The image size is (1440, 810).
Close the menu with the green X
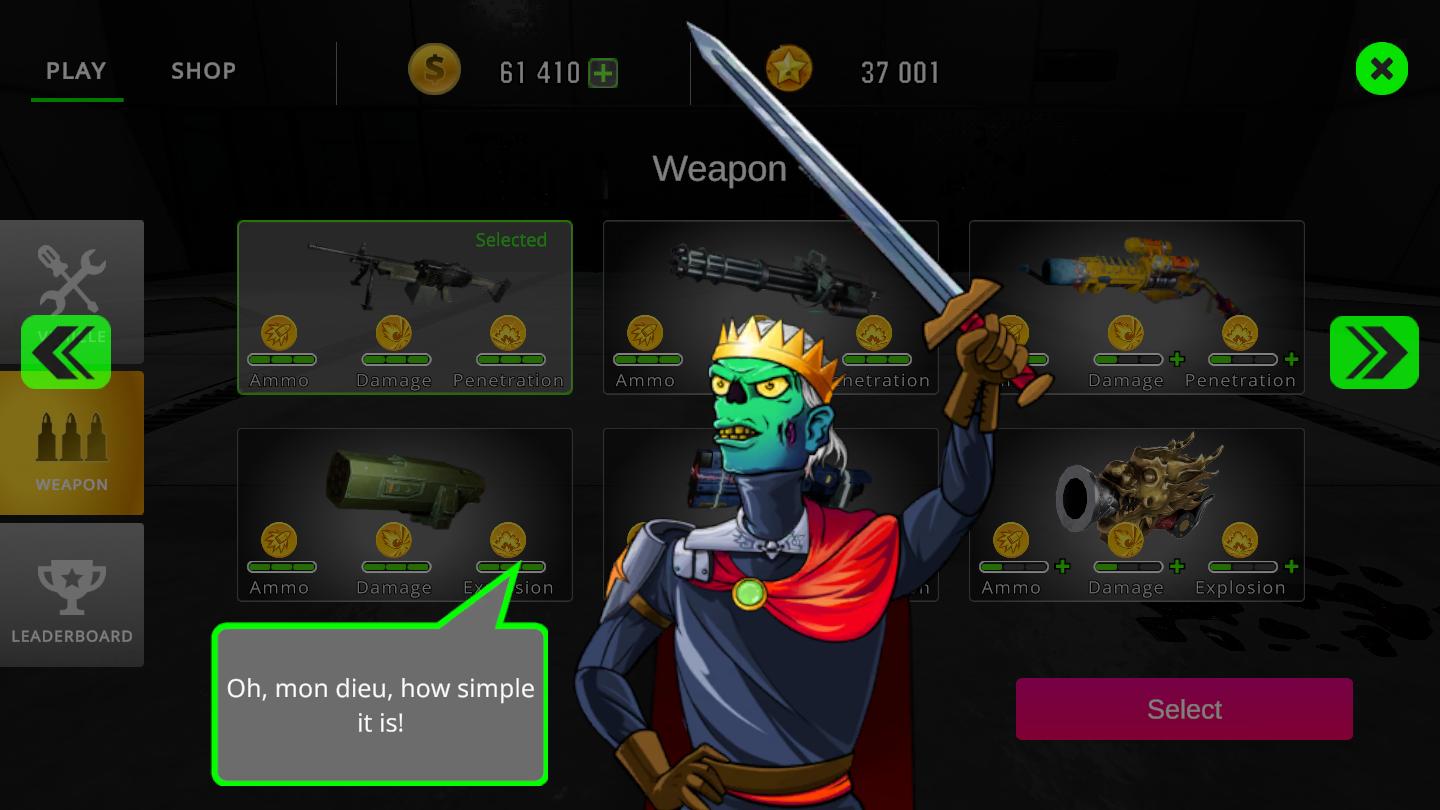tap(1381, 69)
